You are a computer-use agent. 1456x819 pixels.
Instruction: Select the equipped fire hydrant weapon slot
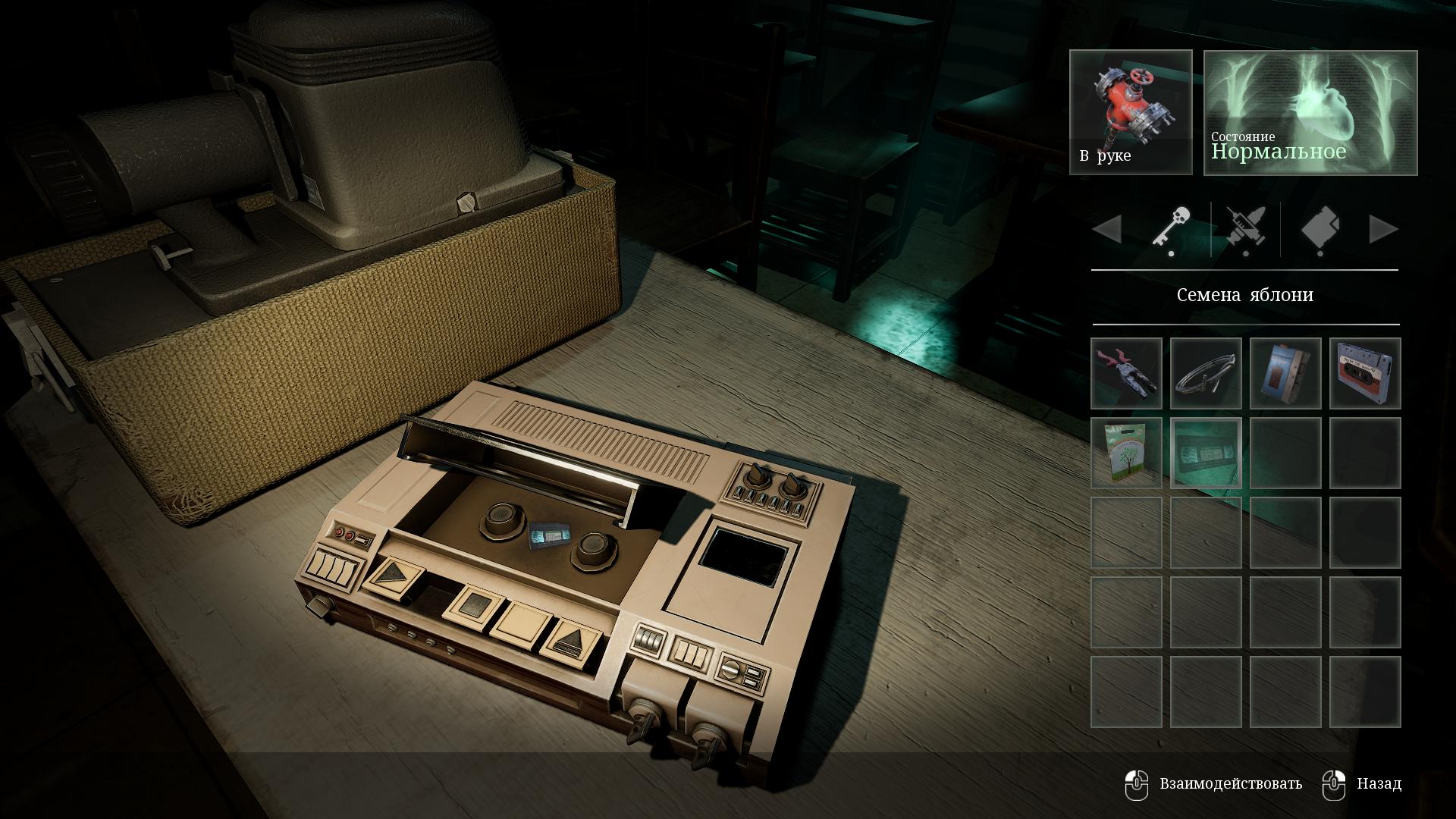(1131, 112)
